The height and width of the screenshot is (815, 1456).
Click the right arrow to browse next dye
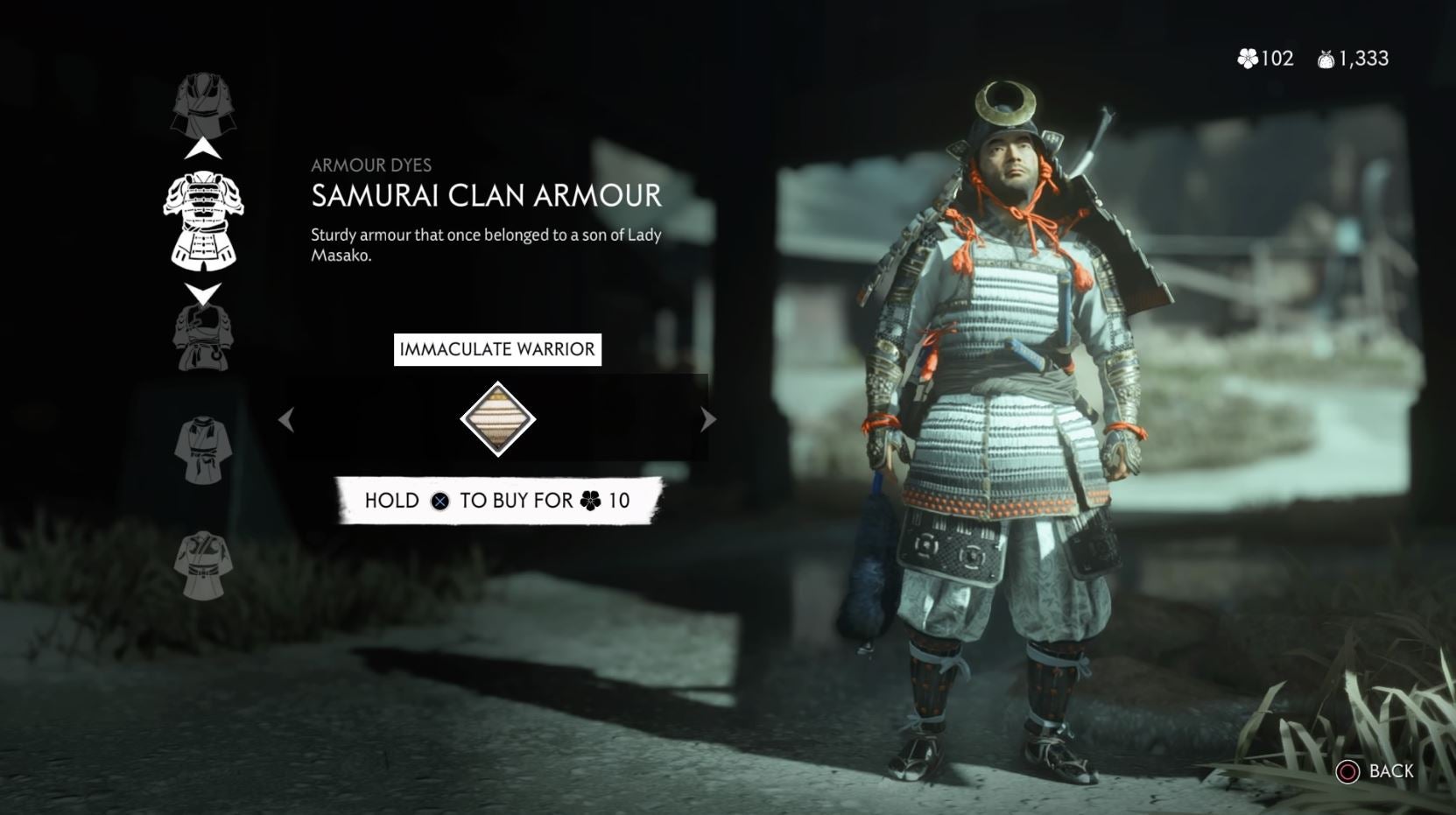[x=707, y=420]
